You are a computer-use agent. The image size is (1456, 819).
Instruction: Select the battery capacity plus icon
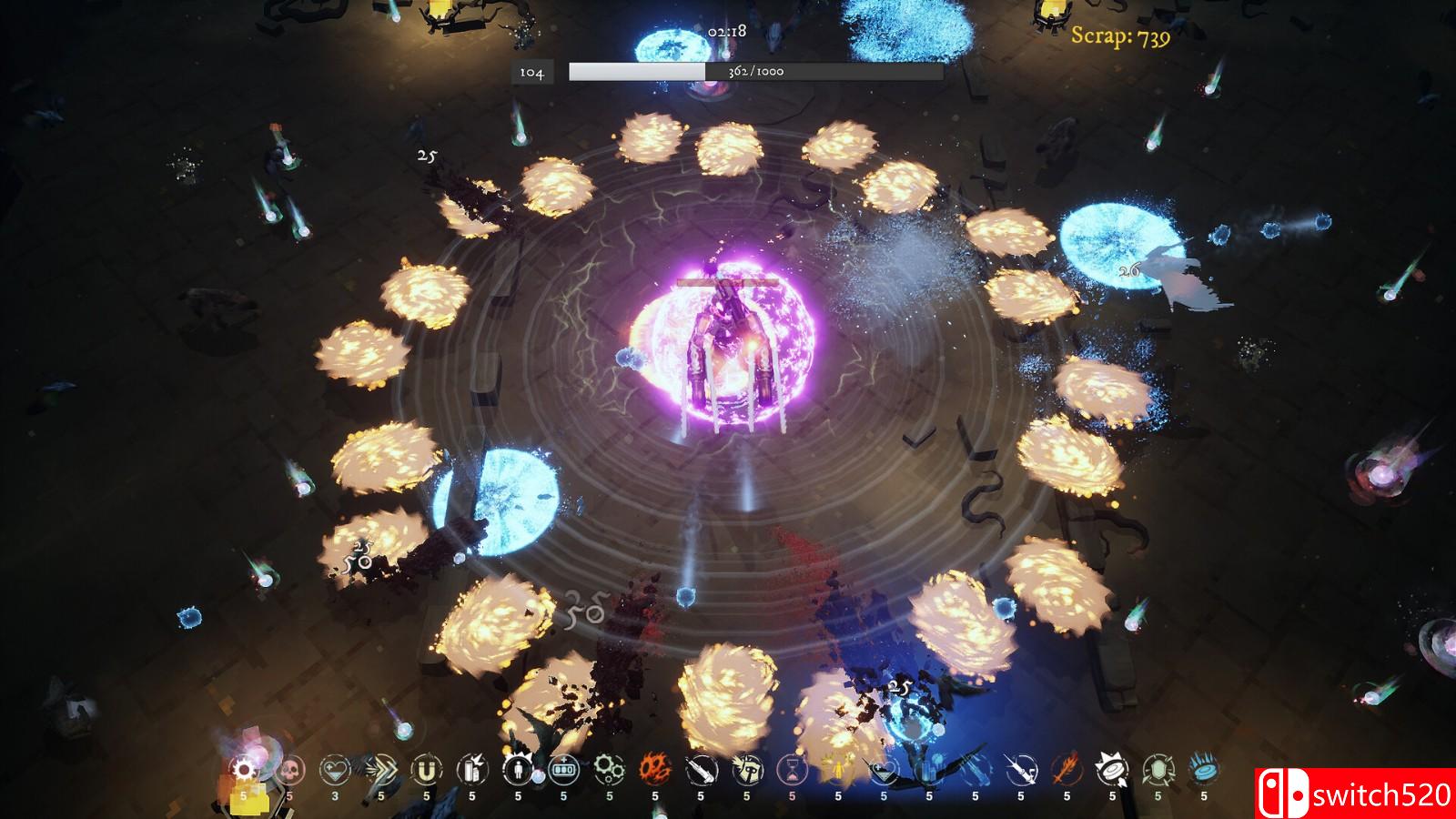[562, 772]
